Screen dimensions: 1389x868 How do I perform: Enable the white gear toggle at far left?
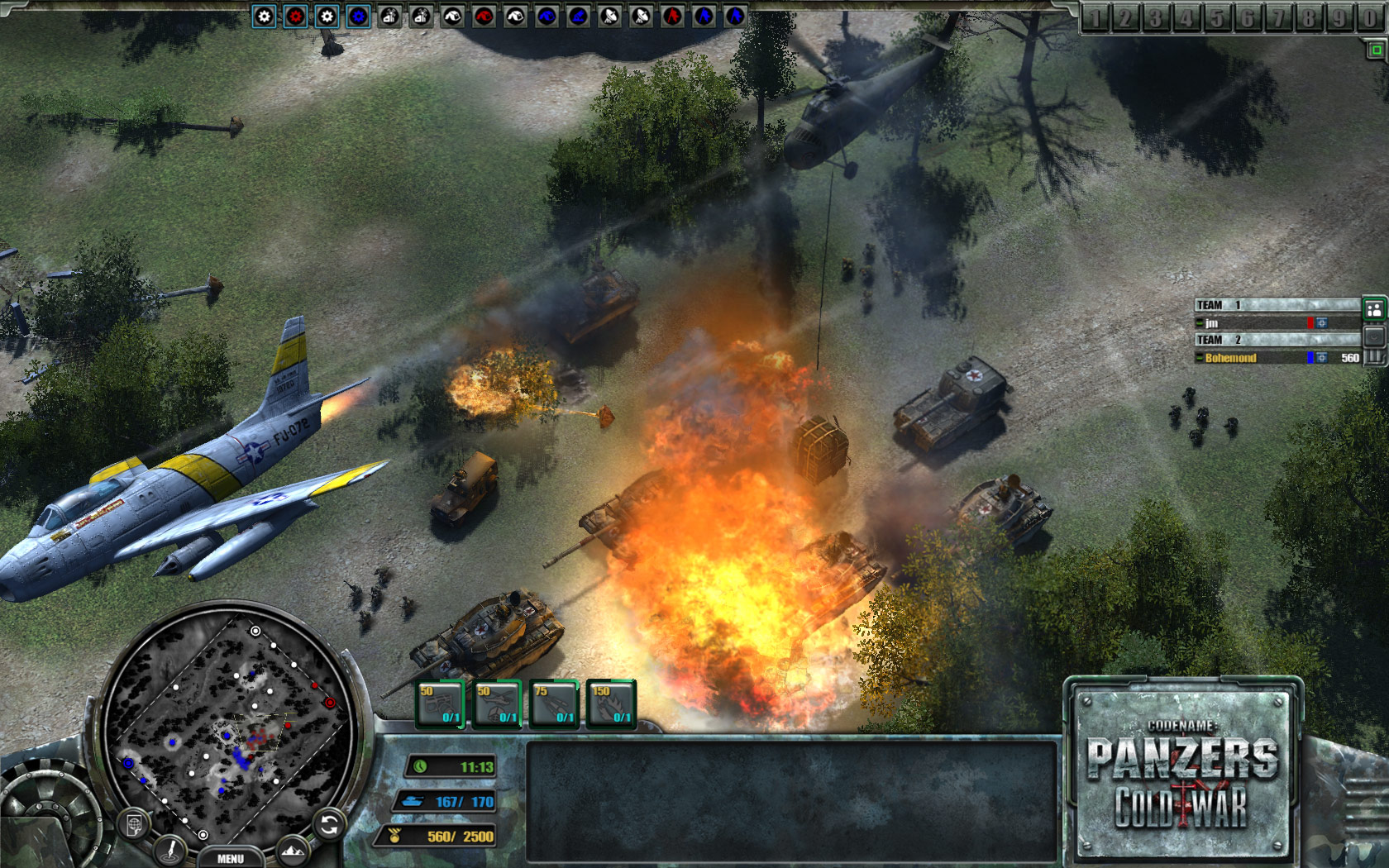point(265,14)
